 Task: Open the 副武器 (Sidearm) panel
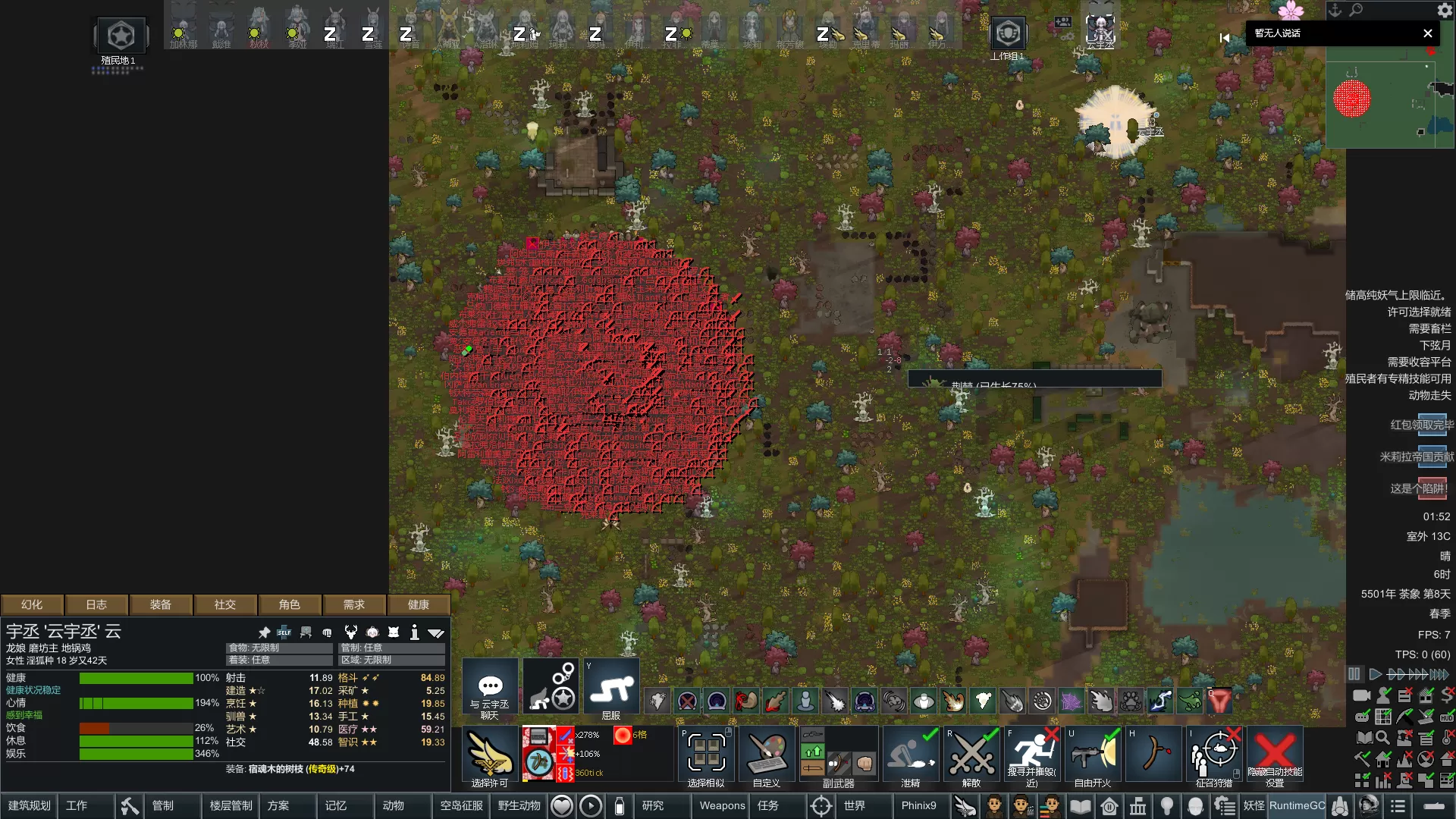tap(838, 755)
